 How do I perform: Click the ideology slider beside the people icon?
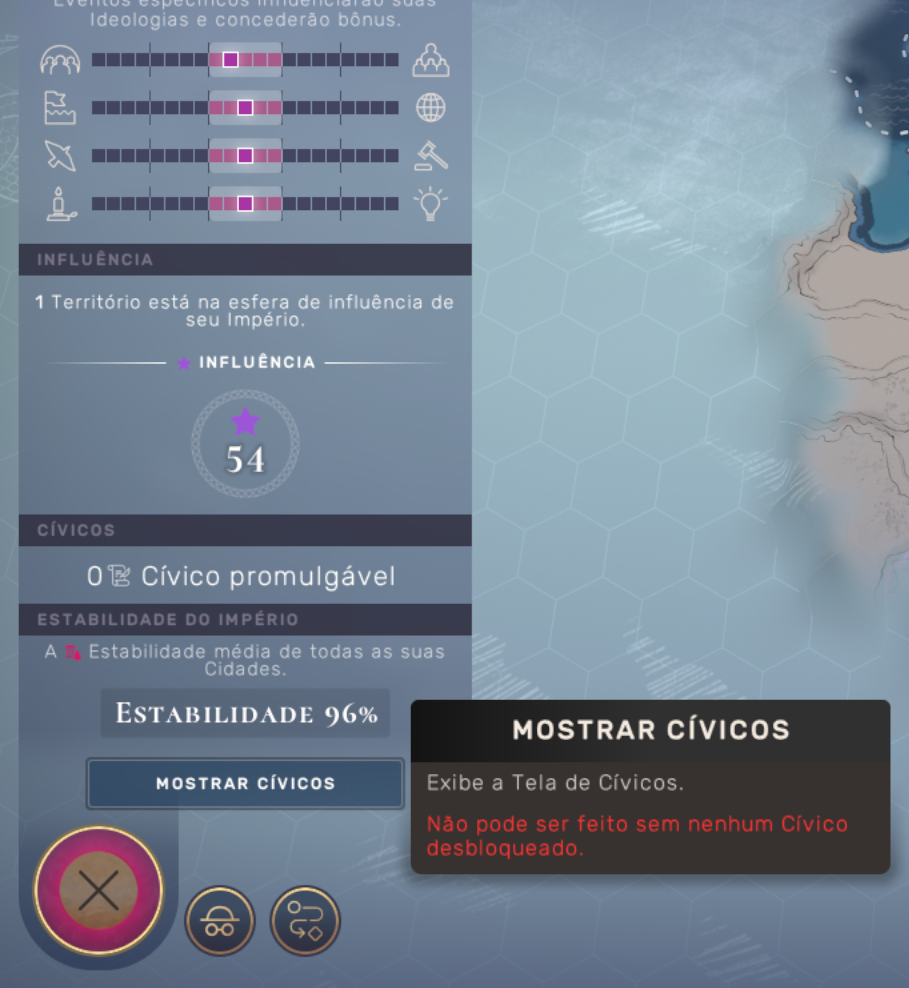(245, 60)
